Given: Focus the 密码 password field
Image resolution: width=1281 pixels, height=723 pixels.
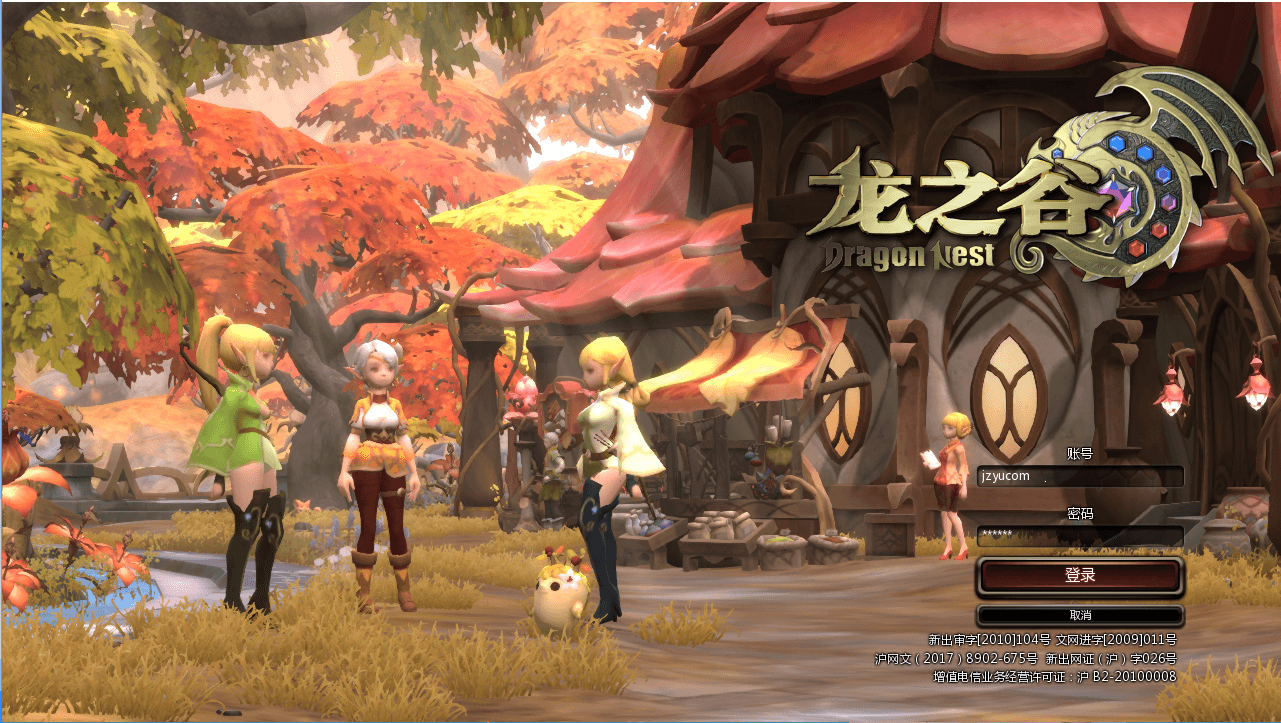Looking at the screenshot, I should tap(1080, 536).
